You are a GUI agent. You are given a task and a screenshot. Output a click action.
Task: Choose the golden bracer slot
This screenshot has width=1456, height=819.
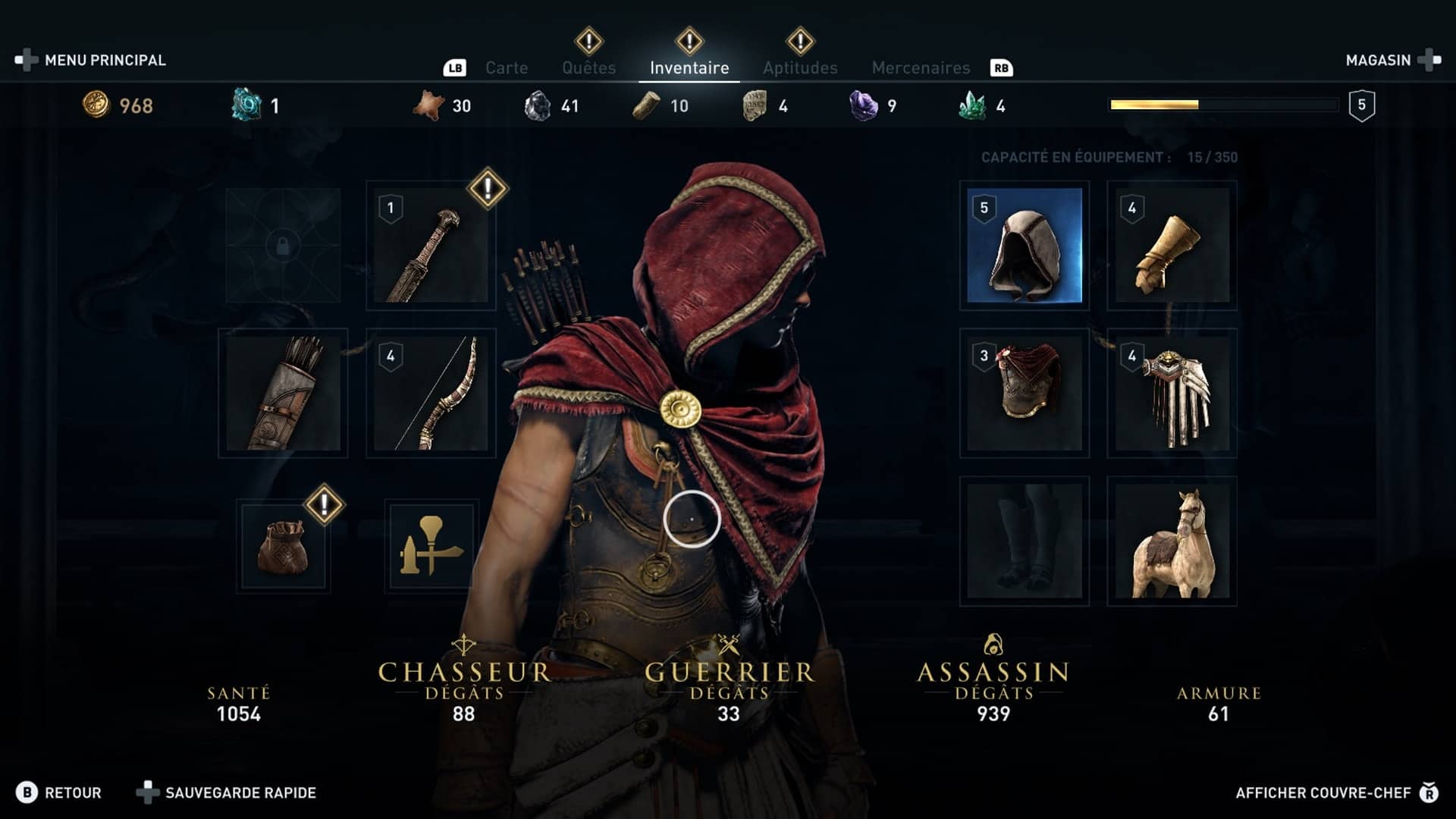pyautogui.click(x=1172, y=246)
